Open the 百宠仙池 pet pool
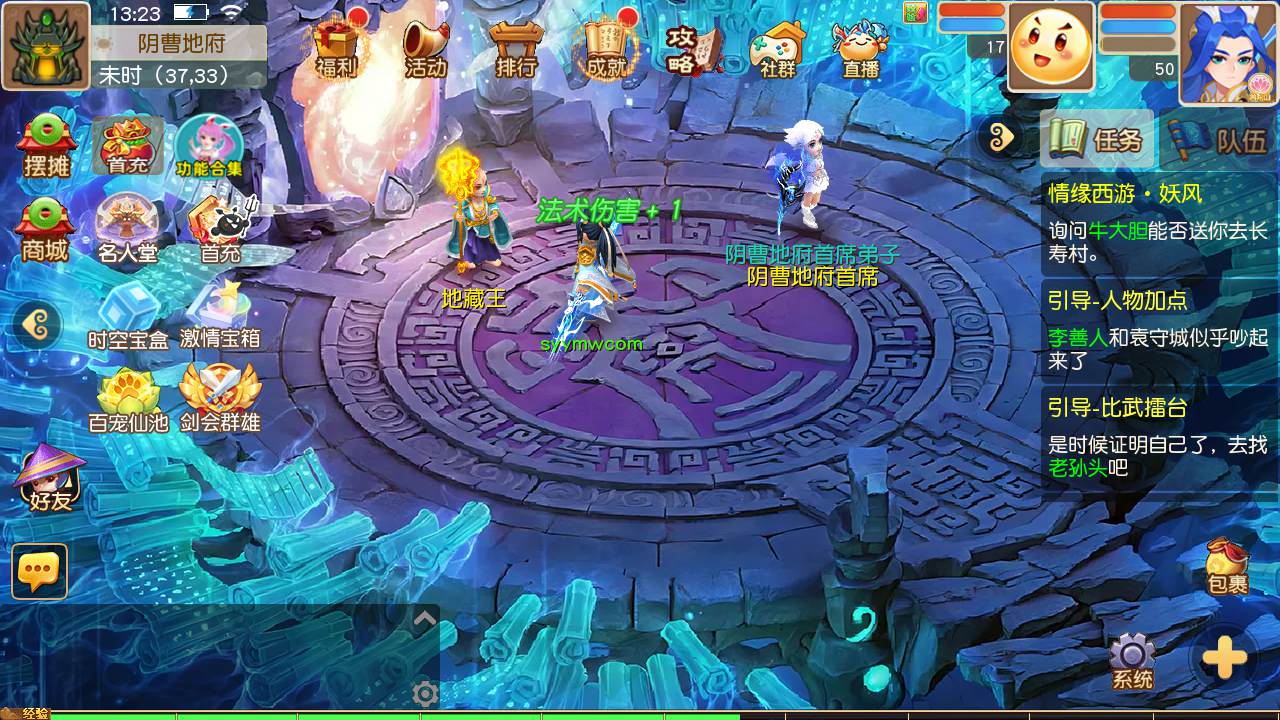This screenshot has height=720, width=1280. coord(128,399)
